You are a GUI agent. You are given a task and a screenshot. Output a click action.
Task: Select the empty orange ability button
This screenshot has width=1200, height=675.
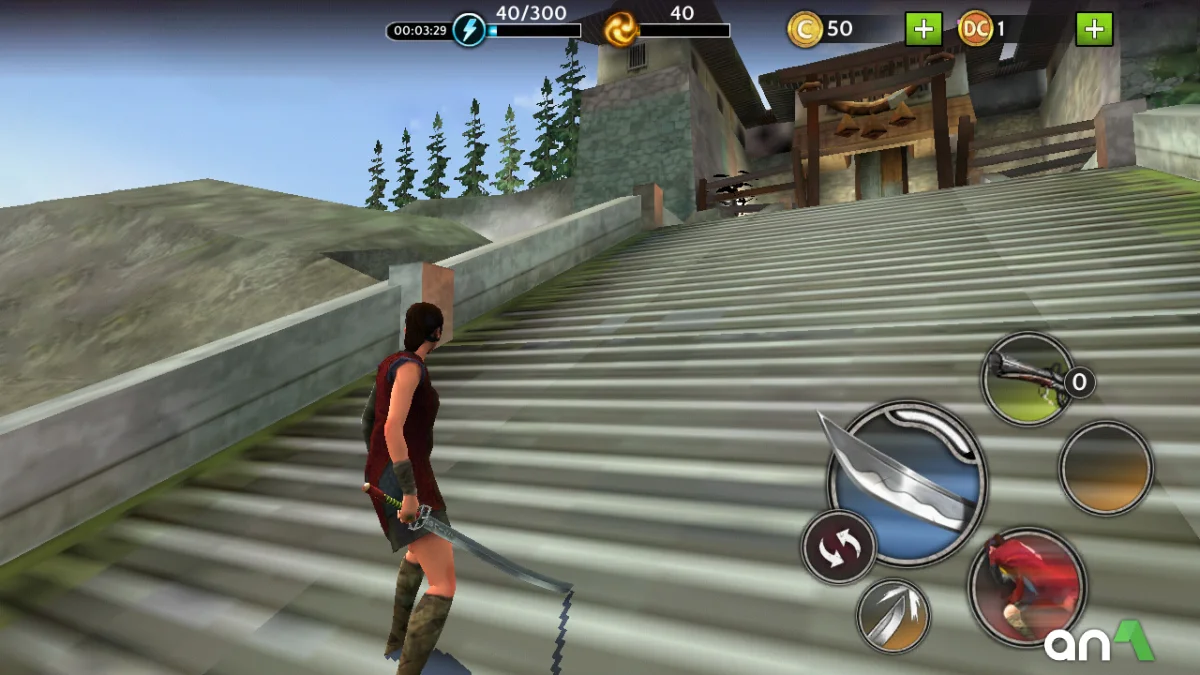click(1105, 468)
